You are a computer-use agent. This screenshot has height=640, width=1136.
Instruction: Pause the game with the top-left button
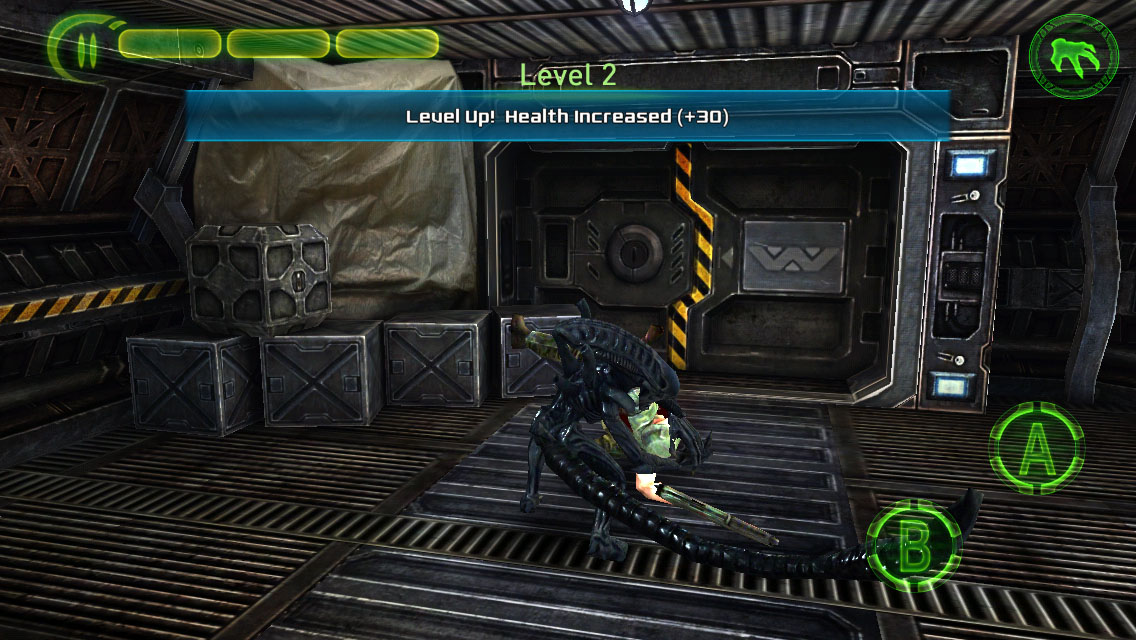click(86, 46)
